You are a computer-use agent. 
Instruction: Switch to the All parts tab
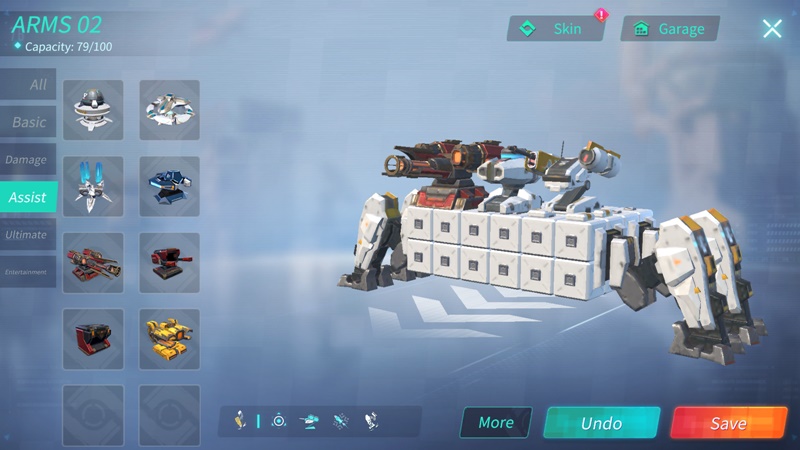click(x=28, y=85)
